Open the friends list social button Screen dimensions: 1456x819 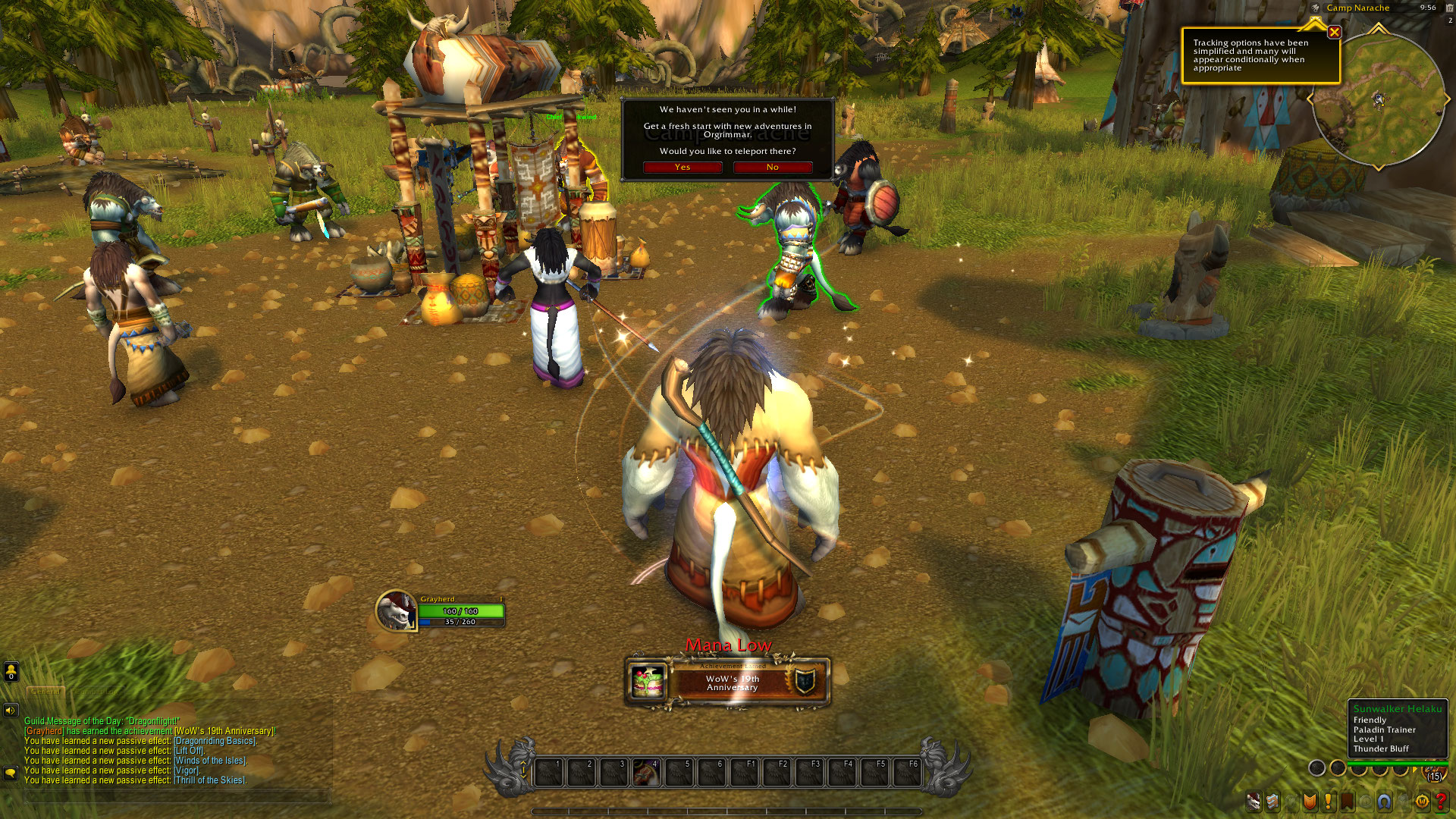(11, 671)
